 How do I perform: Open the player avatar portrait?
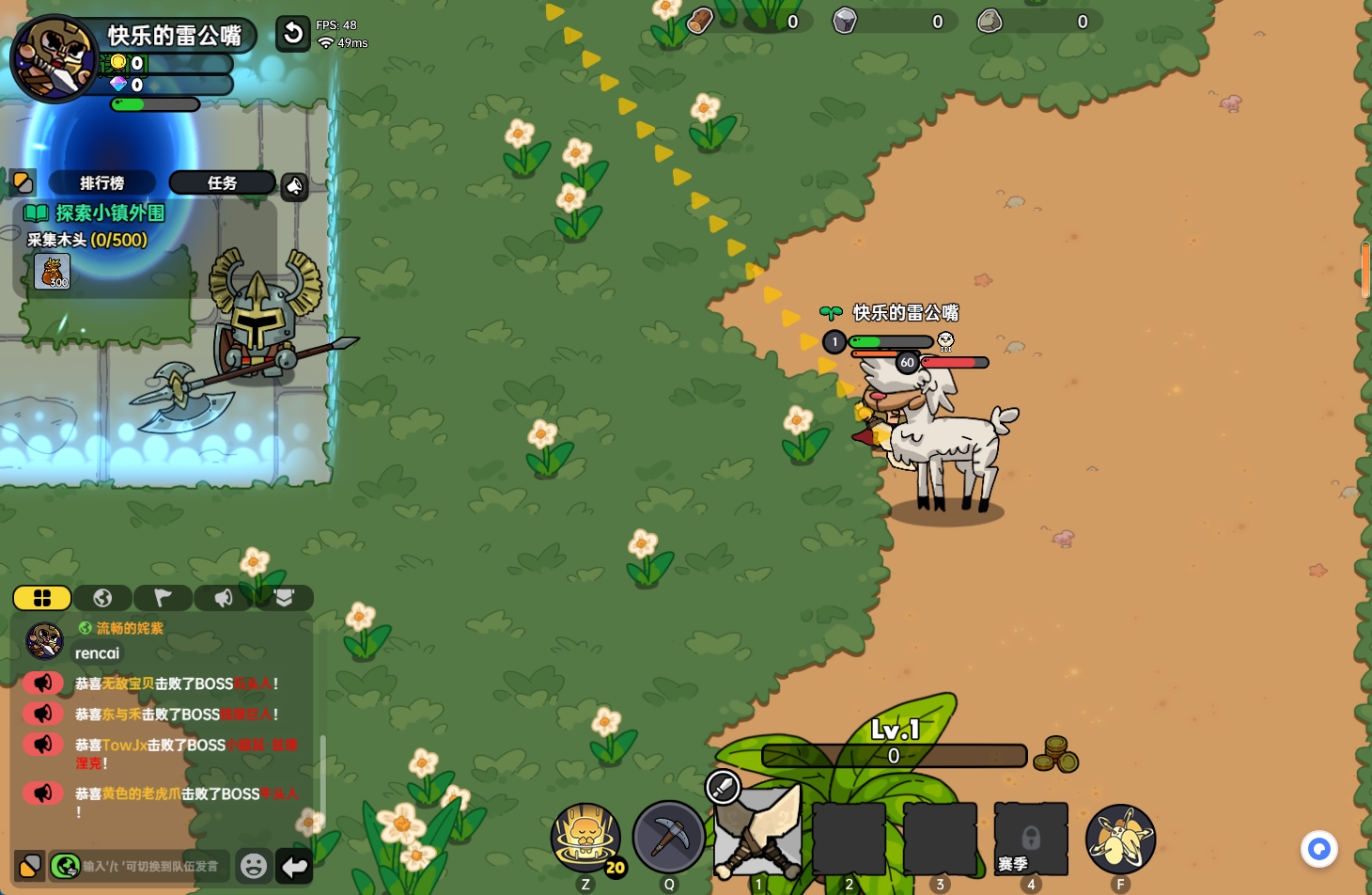pyautogui.click(x=55, y=58)
